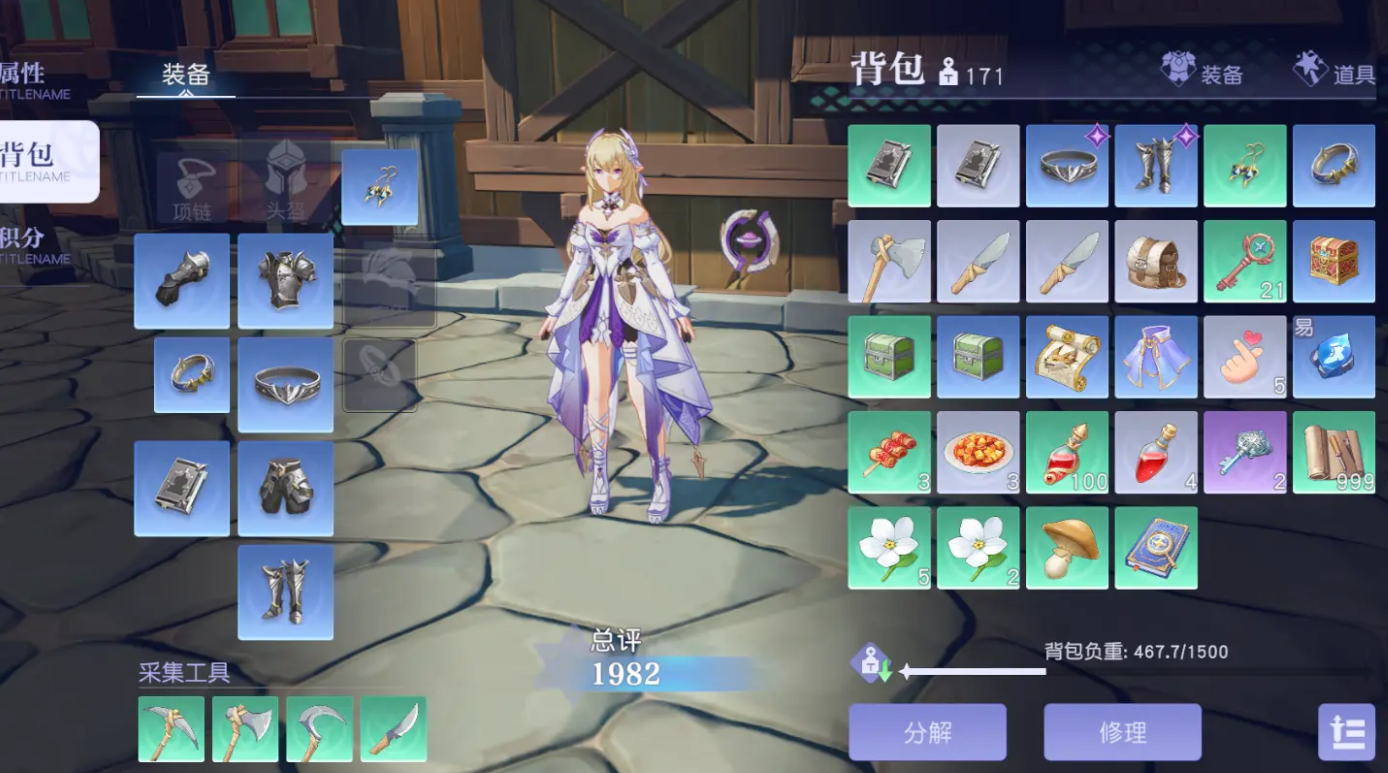Click the 修理 (repair) button
The width and height of the screenshot is (1388, 773).
[x=1122, y=732]
